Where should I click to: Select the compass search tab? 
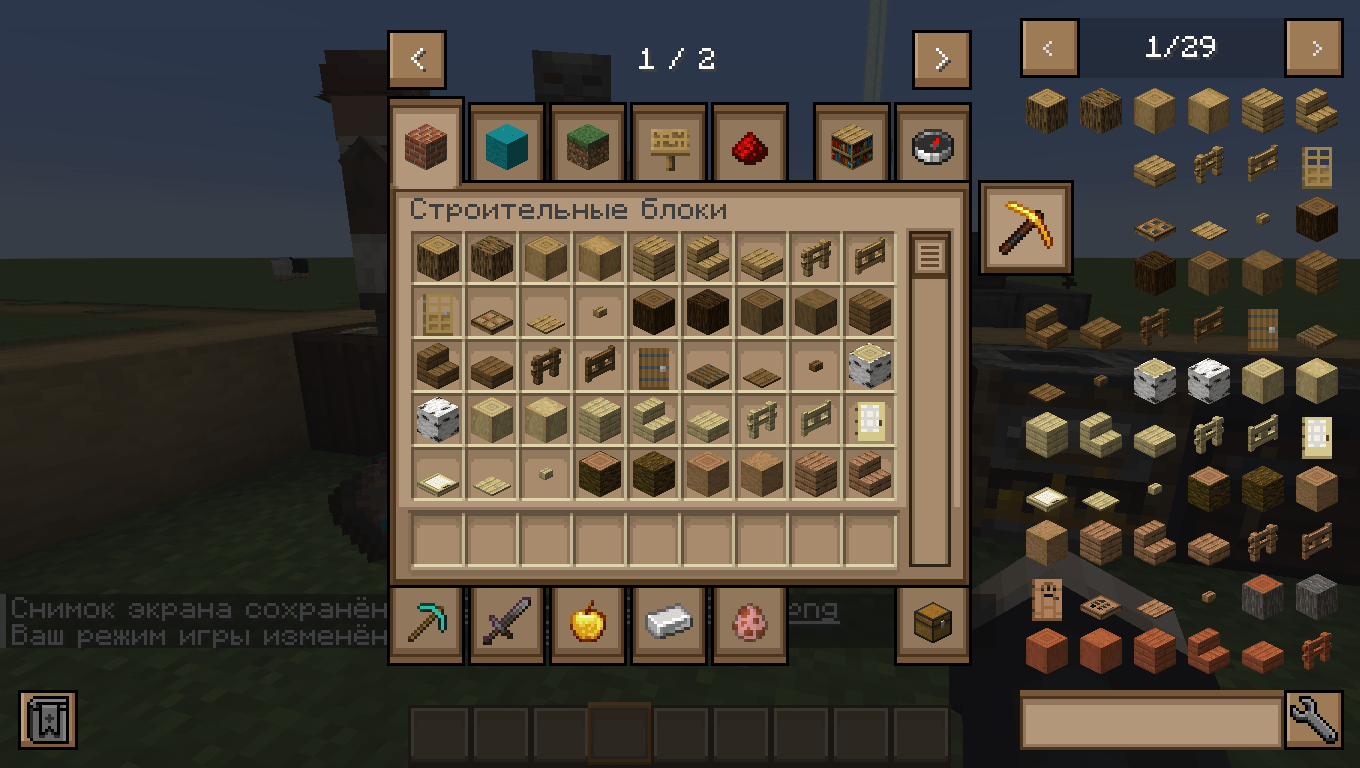click(x=931, y=143)
